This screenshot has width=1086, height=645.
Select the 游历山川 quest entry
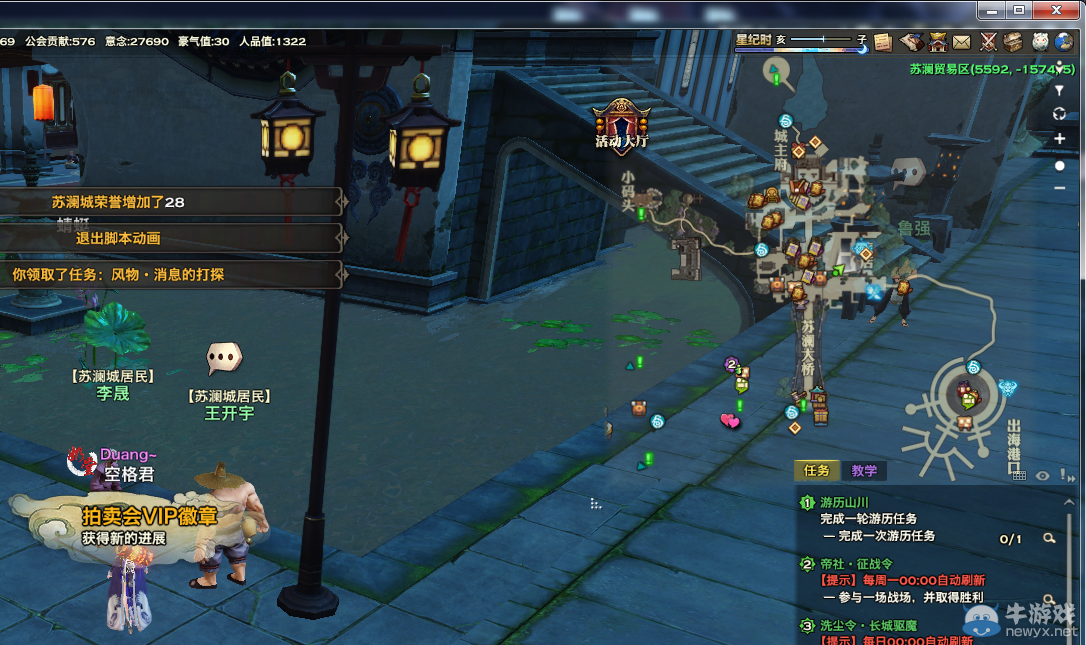(845, 502)
